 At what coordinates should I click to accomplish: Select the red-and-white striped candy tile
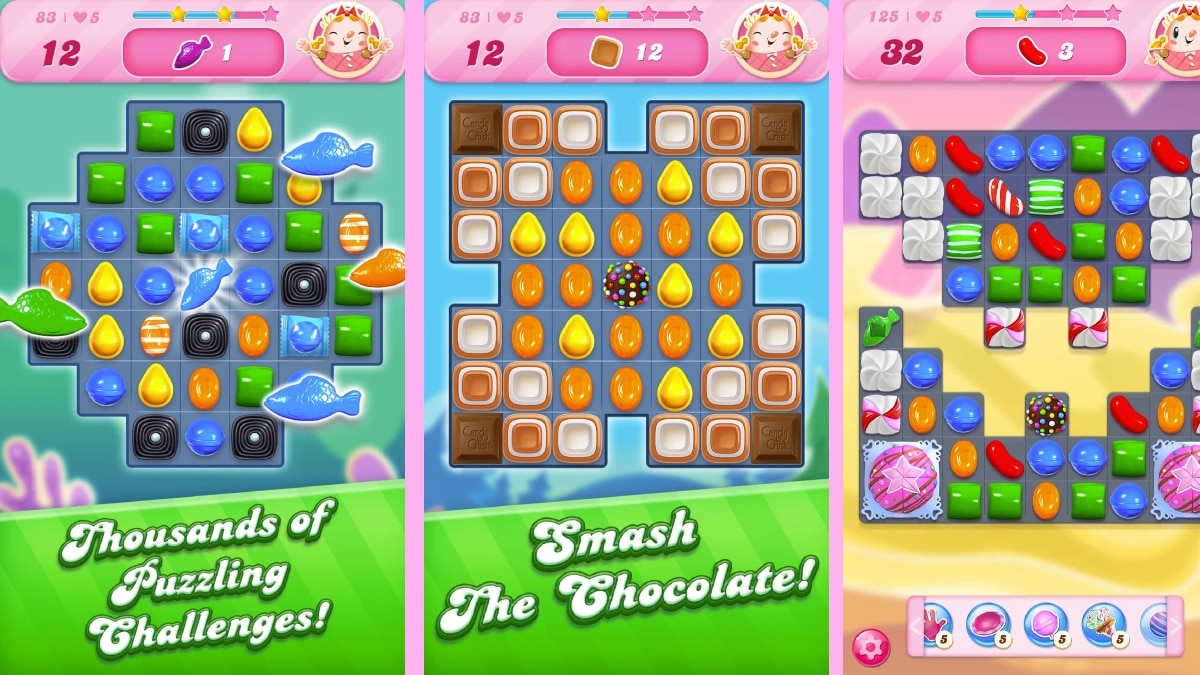pyautogui.click(x=1004, y=197)
